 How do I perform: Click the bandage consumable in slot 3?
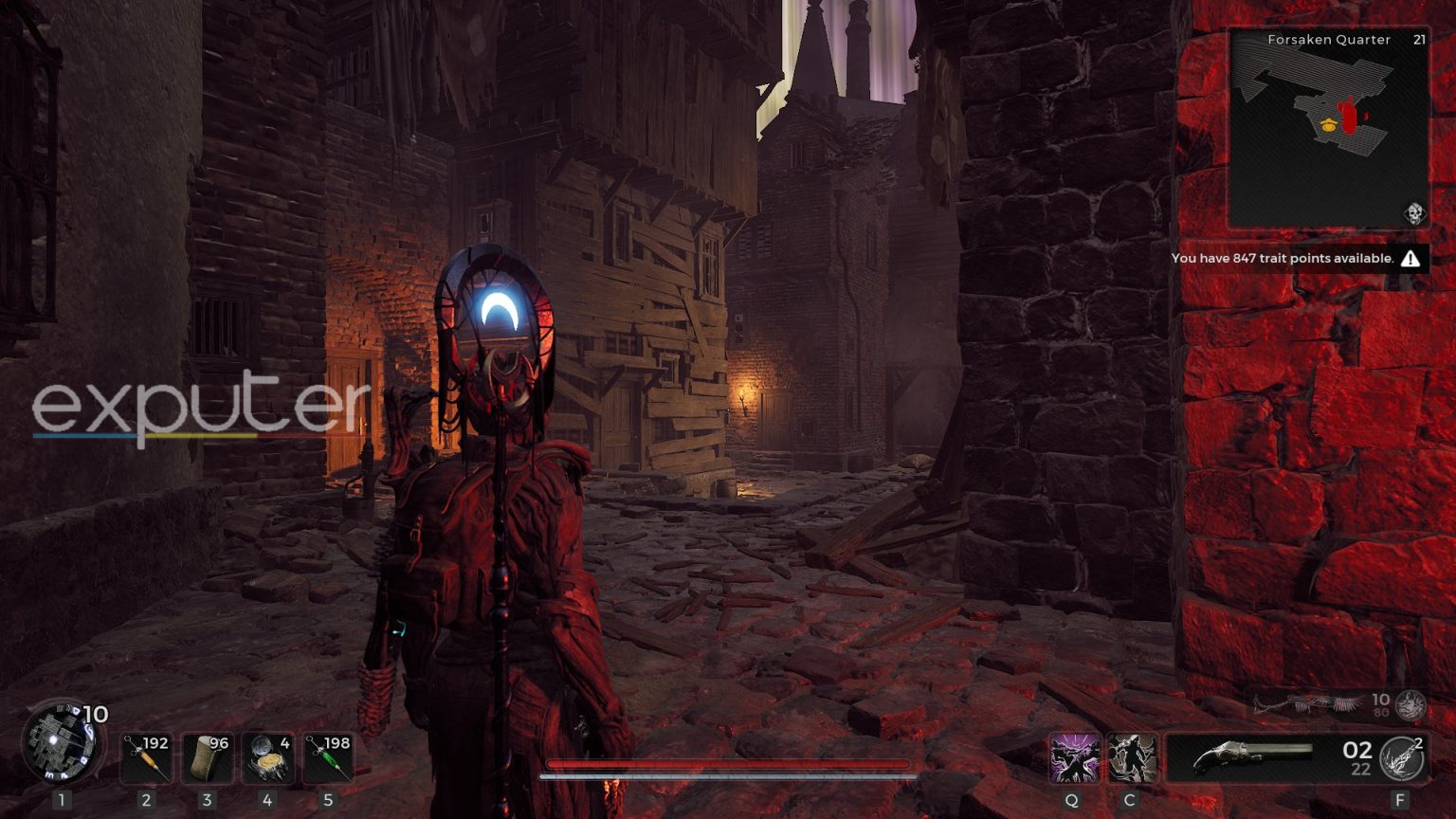coord(207,755)
